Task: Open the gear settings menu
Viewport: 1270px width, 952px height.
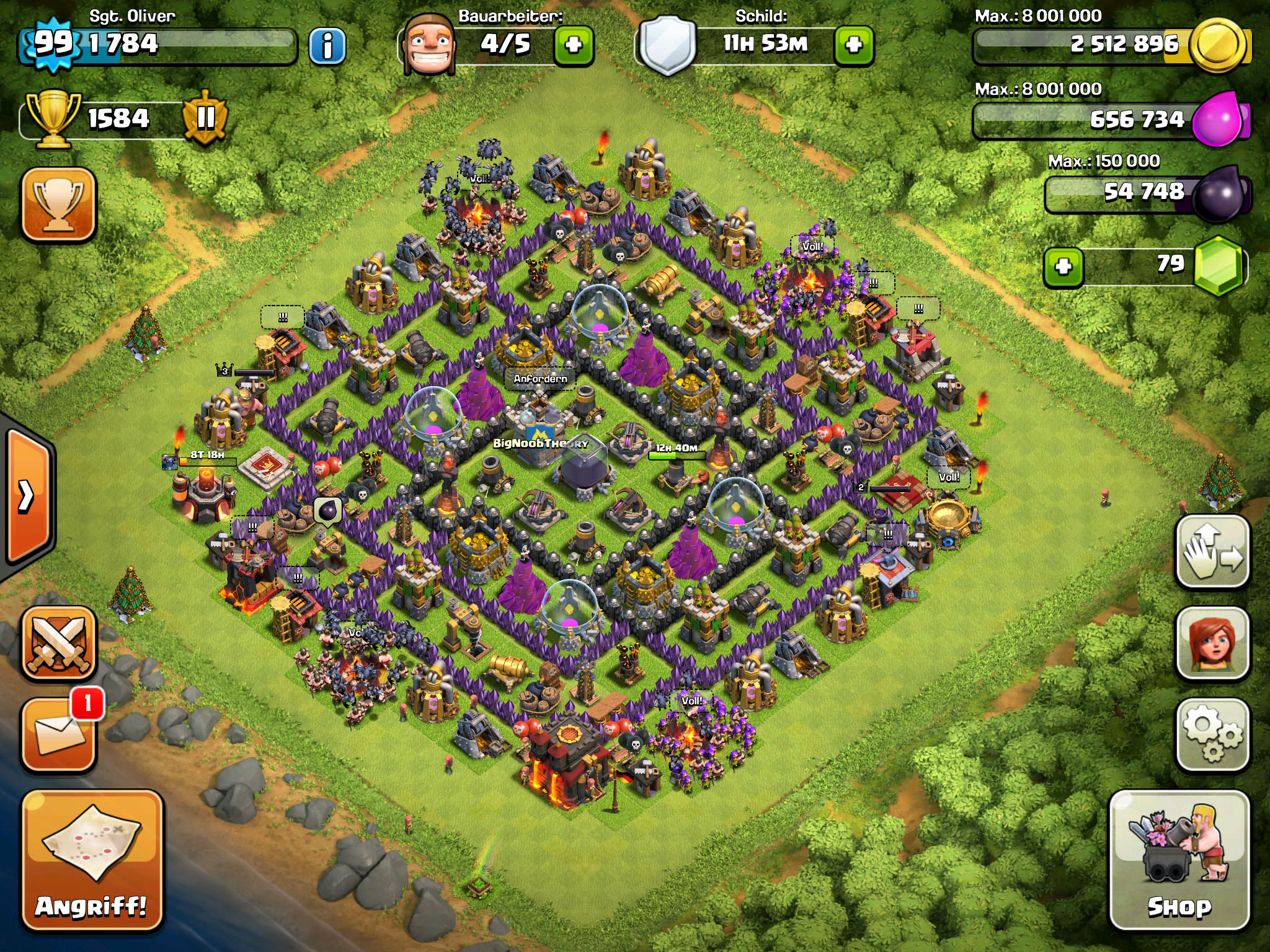Action: (1212, 735)
